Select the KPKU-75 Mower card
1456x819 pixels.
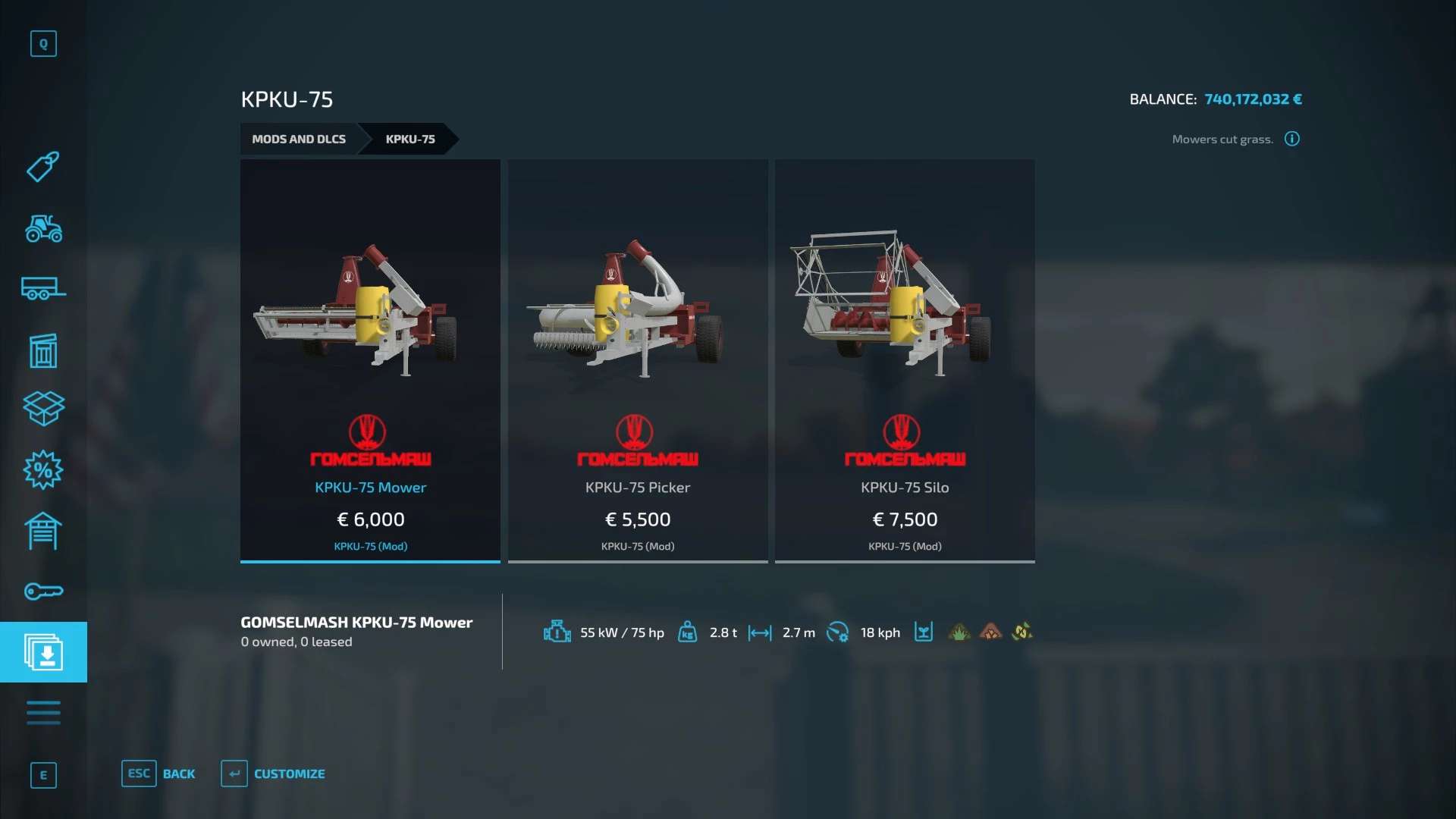click(370, 360)
